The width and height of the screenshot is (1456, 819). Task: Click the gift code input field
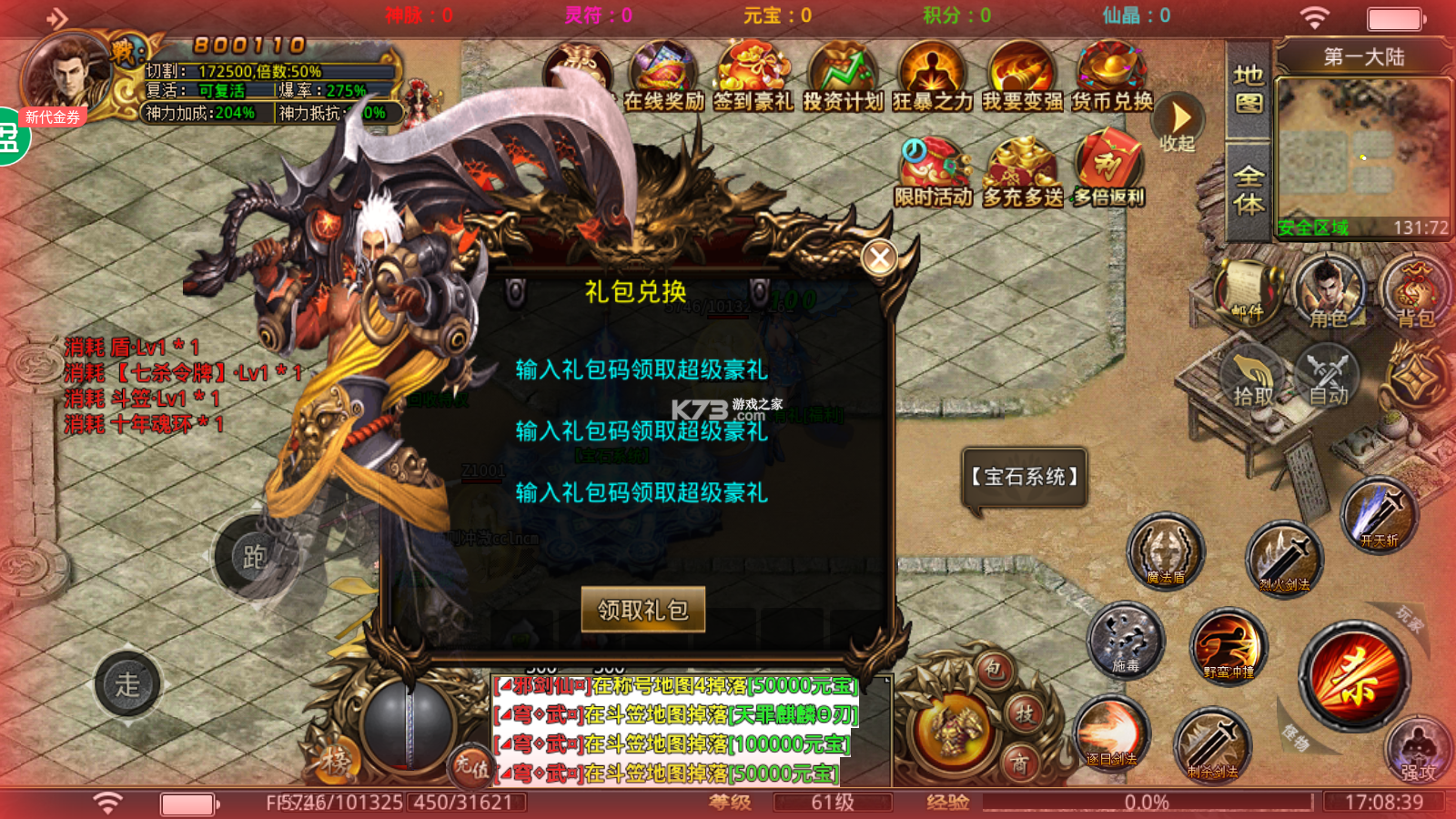tap(642, 371)
